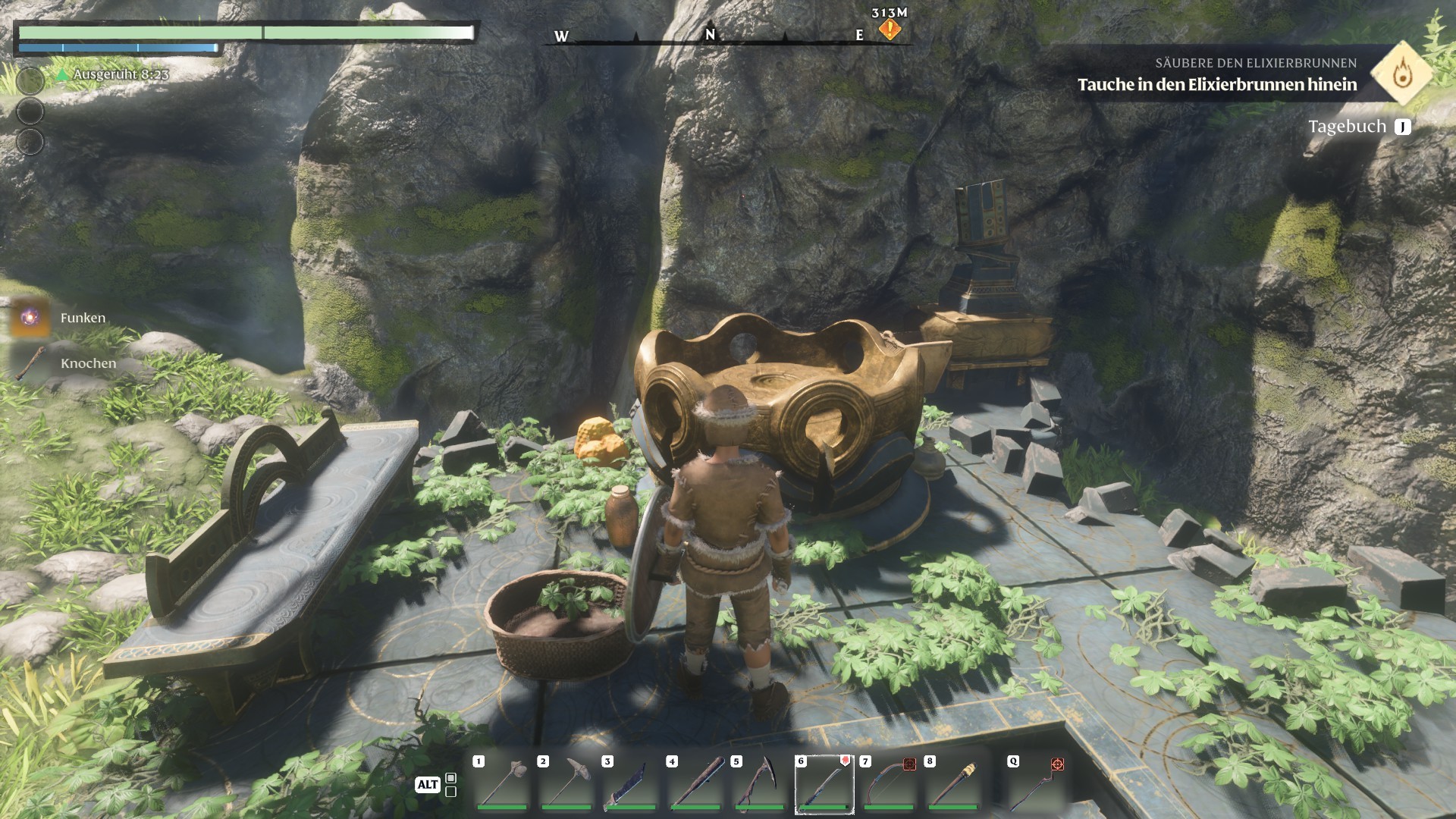This screenshot has width=1456, height=819.
Task: Click the flame quest icon diamond
Action: click(1401, 74)
